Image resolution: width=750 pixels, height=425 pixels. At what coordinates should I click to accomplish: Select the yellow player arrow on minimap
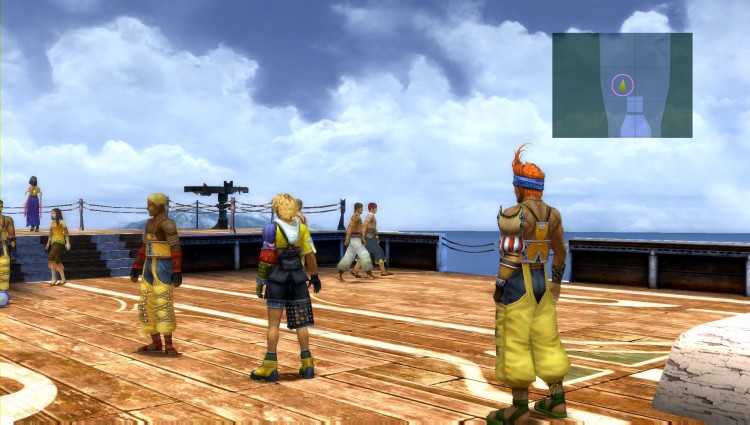pyautogui.click(x=622, y=85)
